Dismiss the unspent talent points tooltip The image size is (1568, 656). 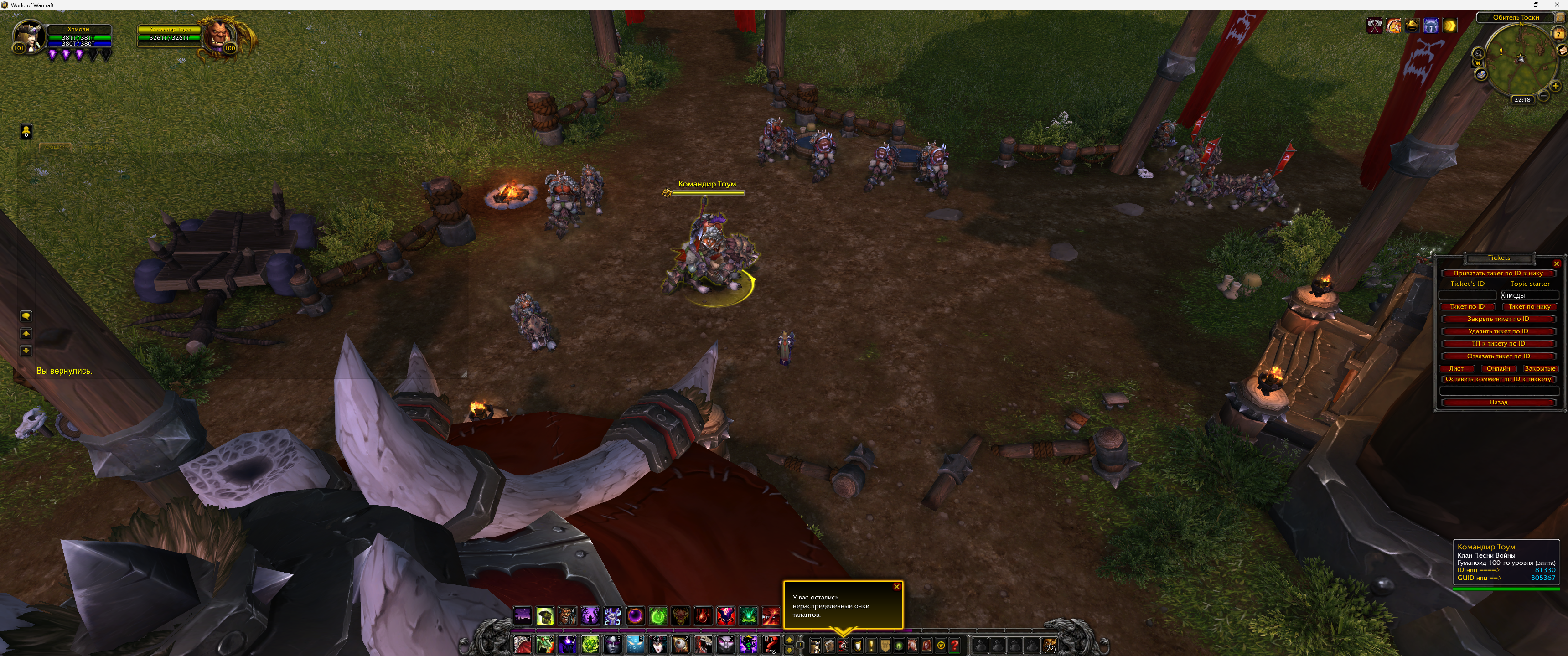coord(896,587)
